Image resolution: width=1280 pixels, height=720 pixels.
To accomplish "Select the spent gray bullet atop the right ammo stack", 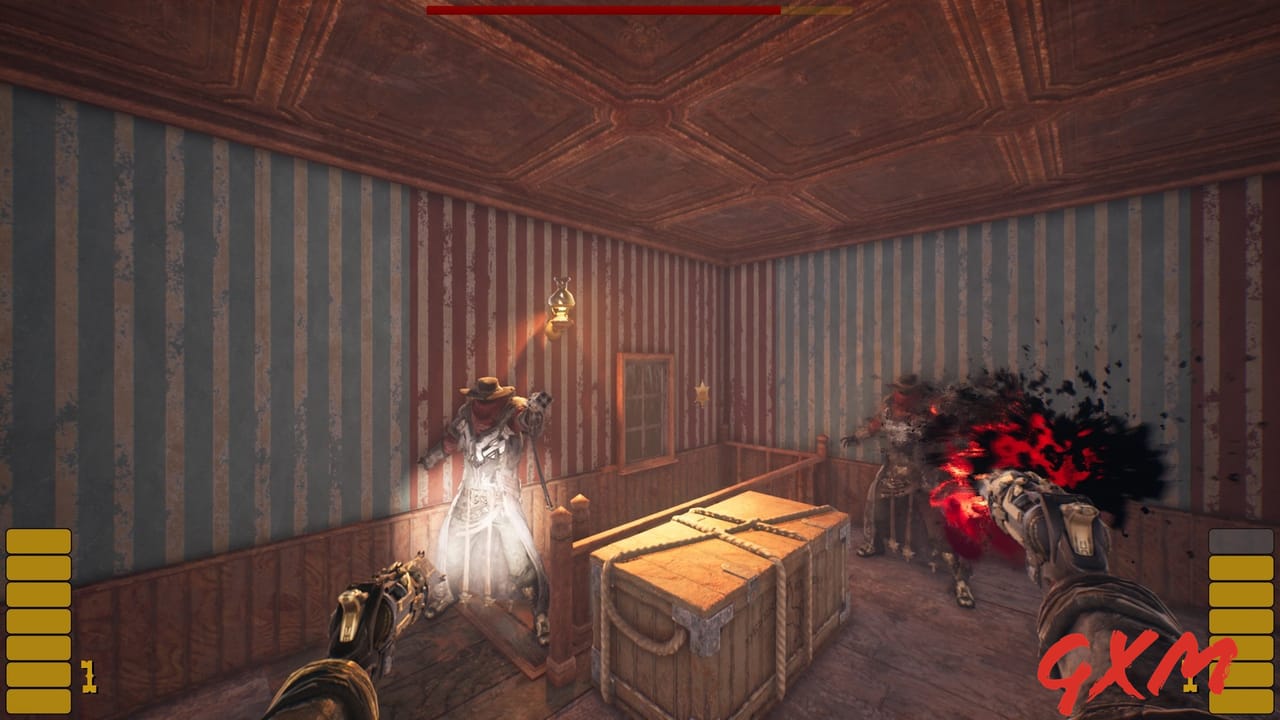I will coord(1242,540).
